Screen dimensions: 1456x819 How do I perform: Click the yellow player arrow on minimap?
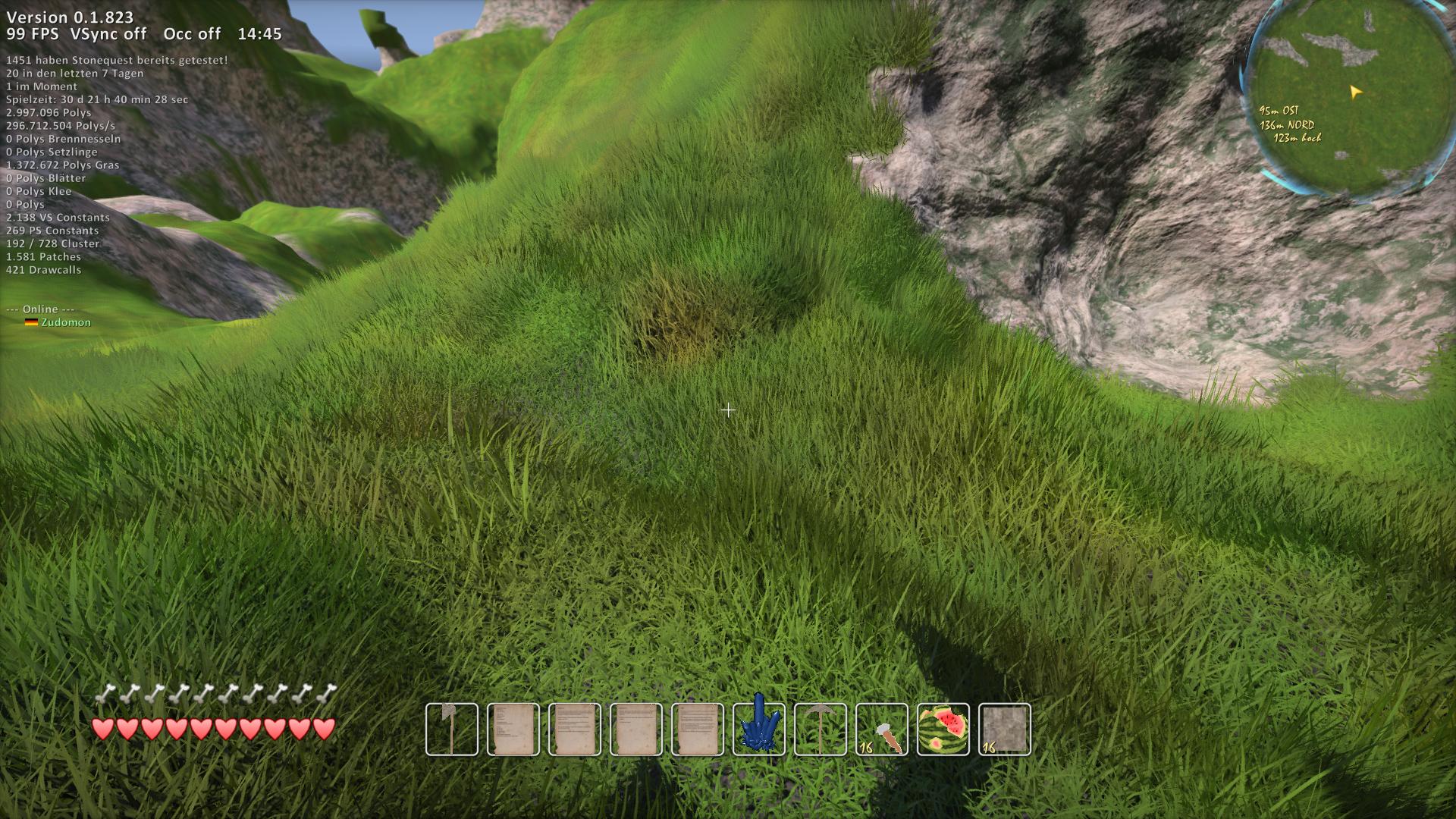click(1355, 93)
